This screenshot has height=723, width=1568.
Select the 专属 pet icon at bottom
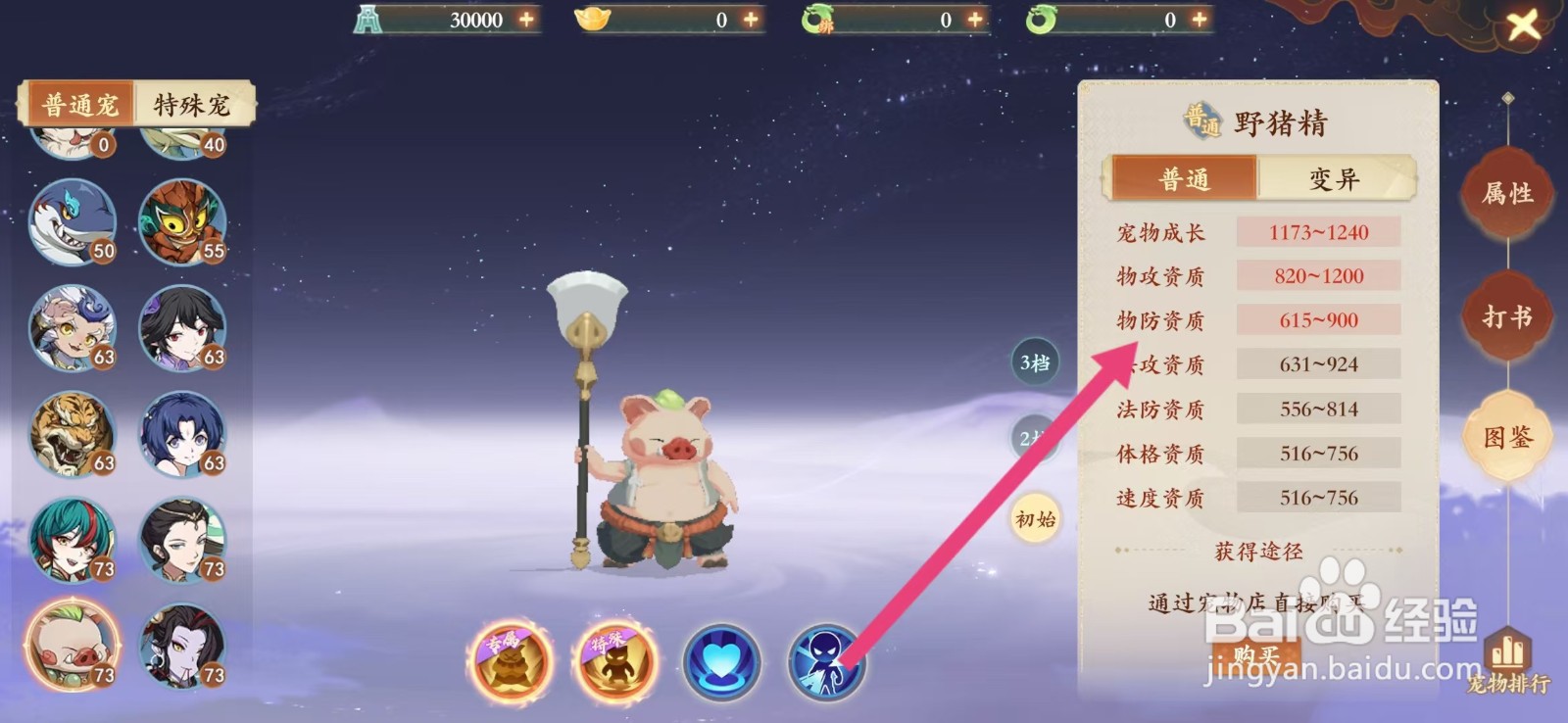click(x=510, y=661)
